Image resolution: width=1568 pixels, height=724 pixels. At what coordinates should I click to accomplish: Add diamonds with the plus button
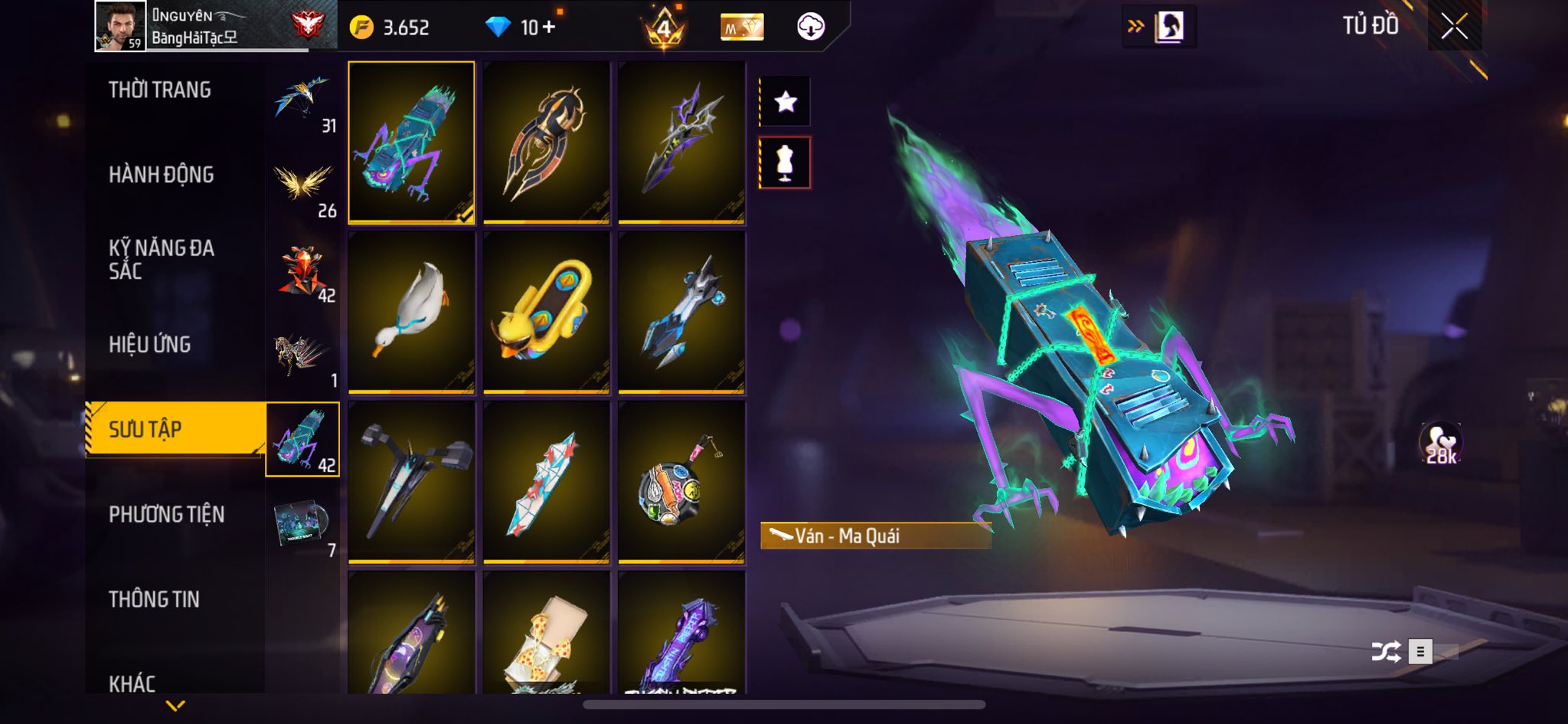(x=549, y=28)
